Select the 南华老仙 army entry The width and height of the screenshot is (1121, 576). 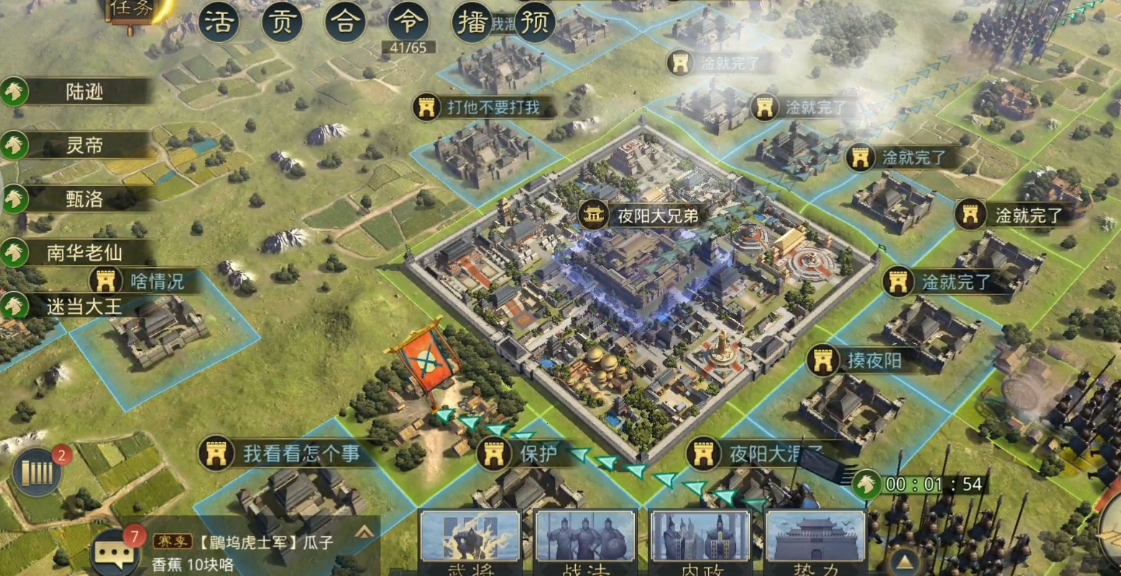[x=80, y=252]
